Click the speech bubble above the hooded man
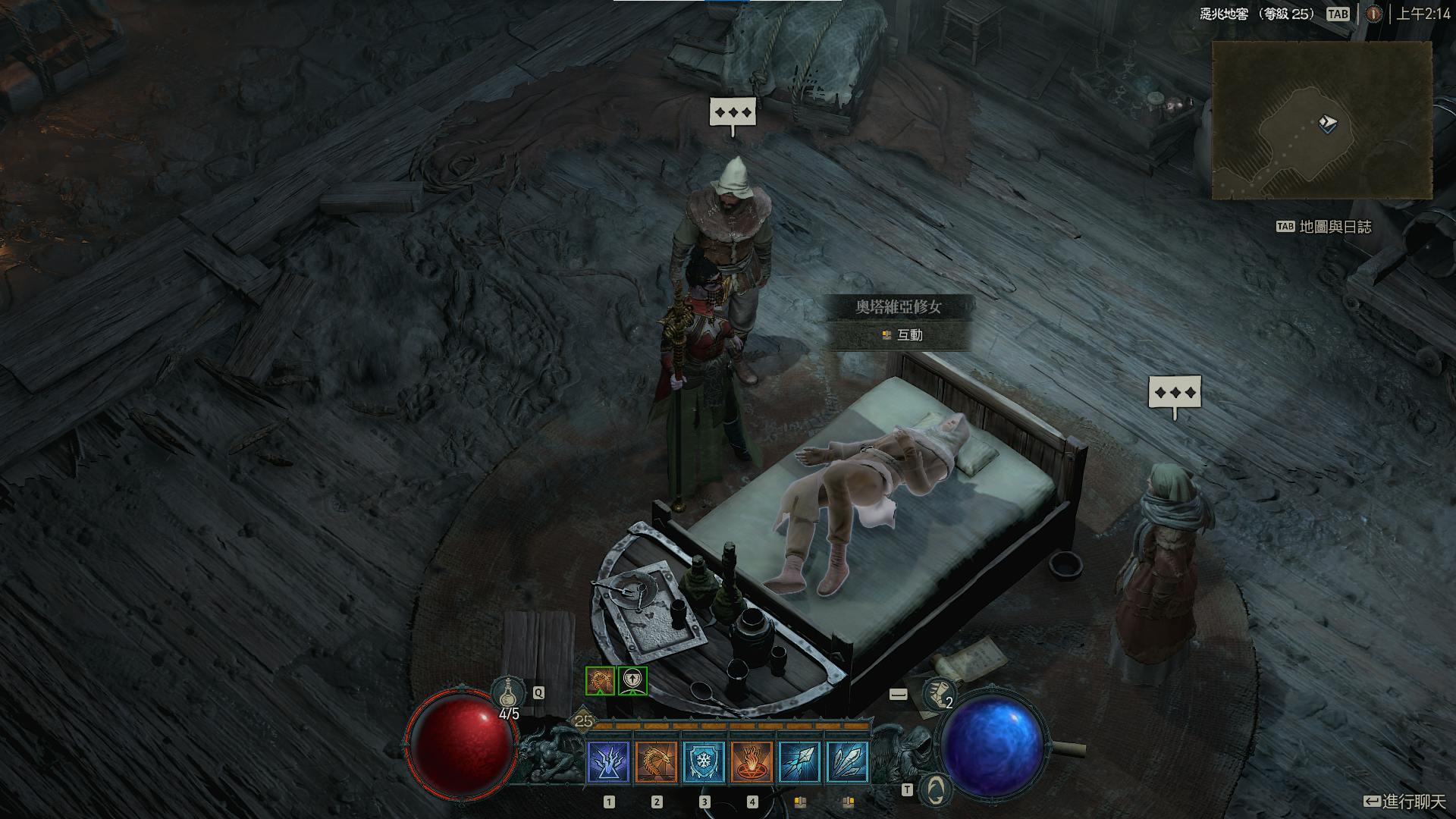The image size is (1456, 819). [733, 114]
